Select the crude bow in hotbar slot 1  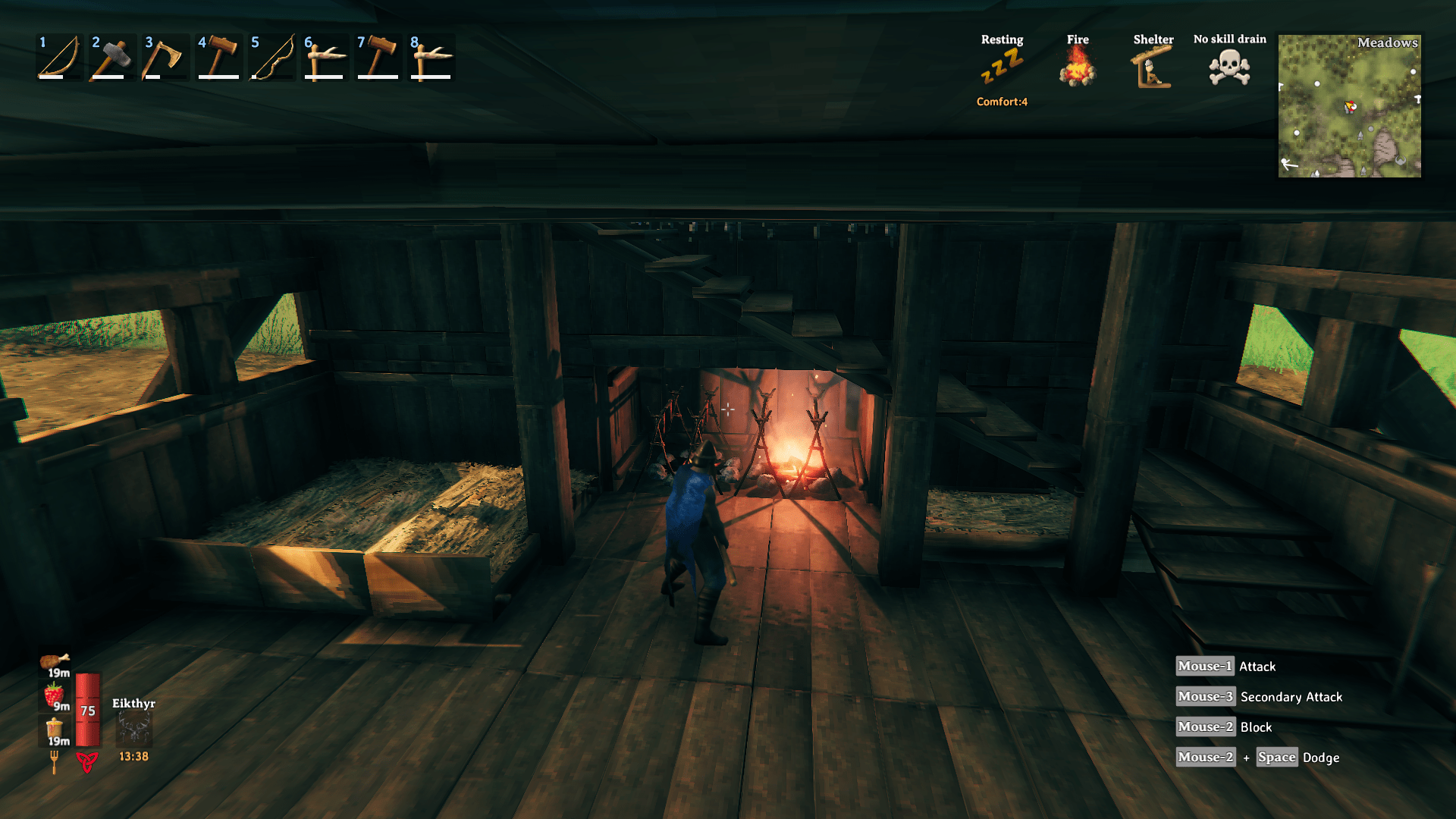[59, 57]
